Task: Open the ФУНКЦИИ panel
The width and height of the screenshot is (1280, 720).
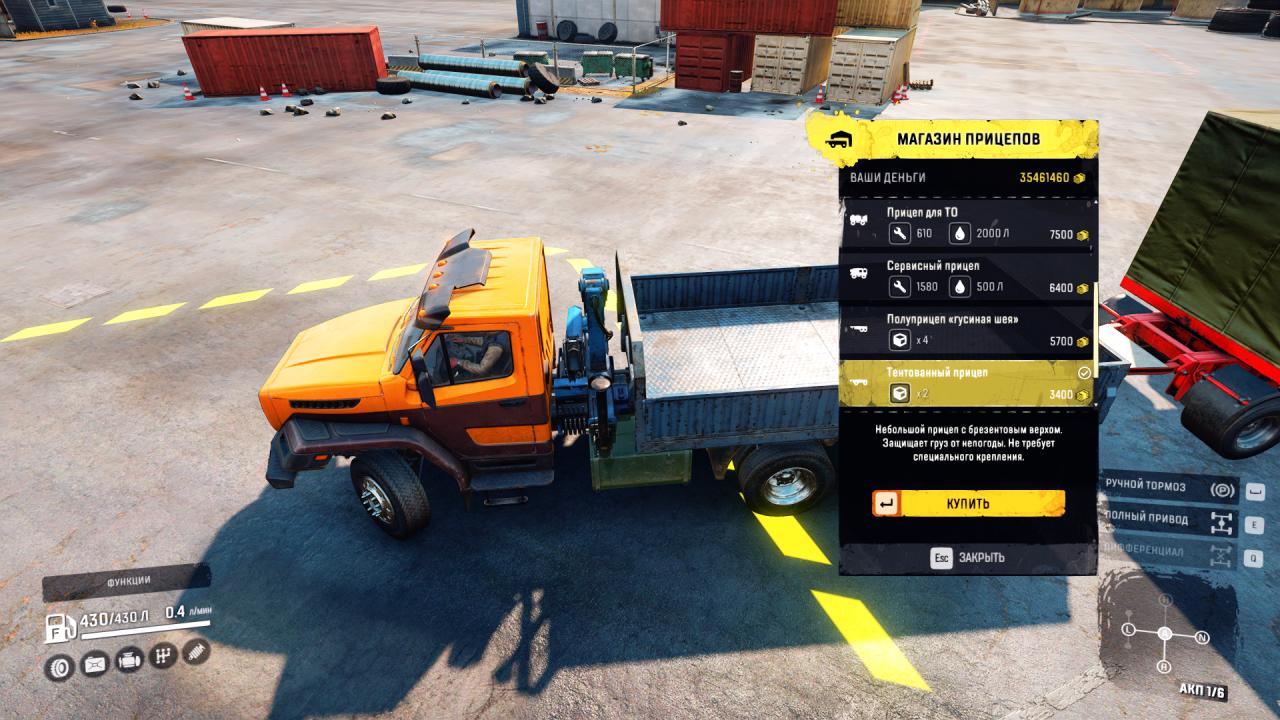Action: pos(127,580)
